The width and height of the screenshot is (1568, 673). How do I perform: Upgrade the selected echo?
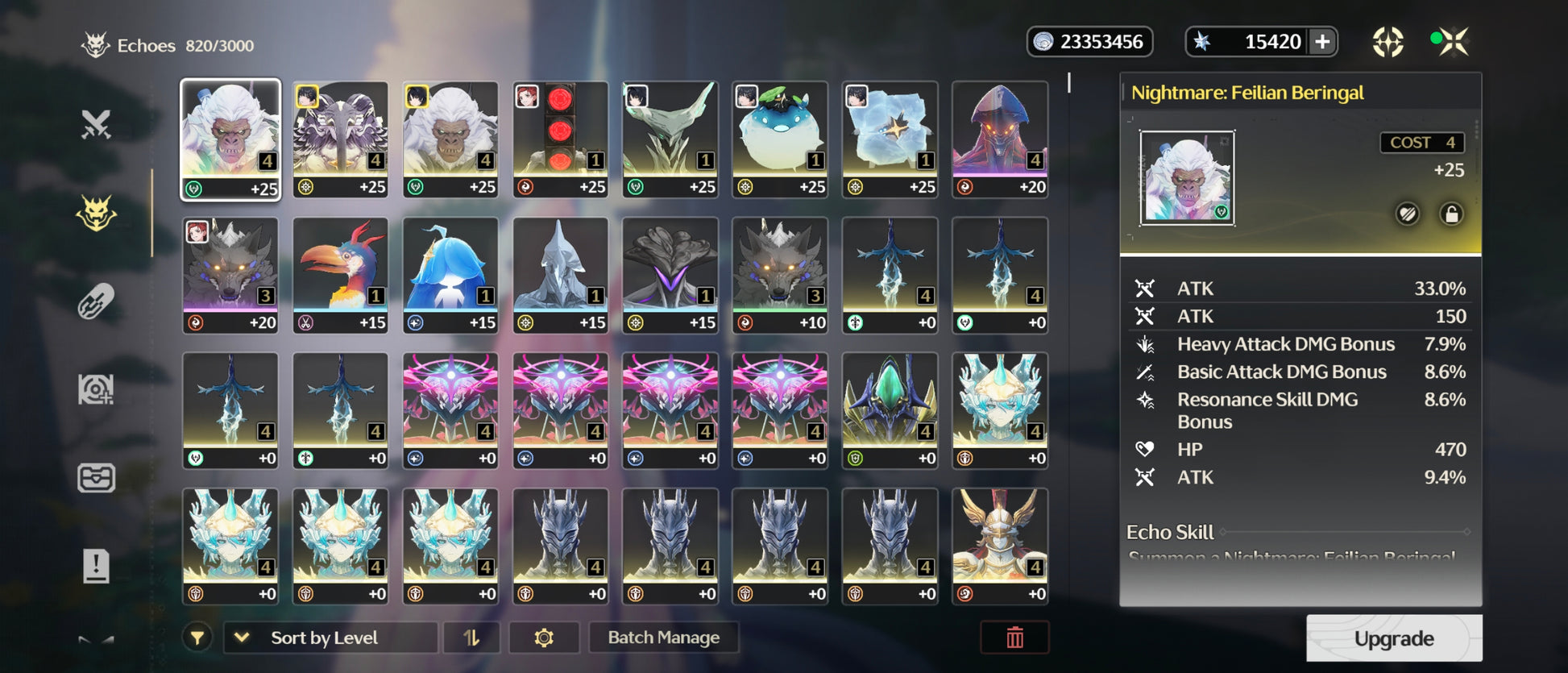[x=1393, y=638]
